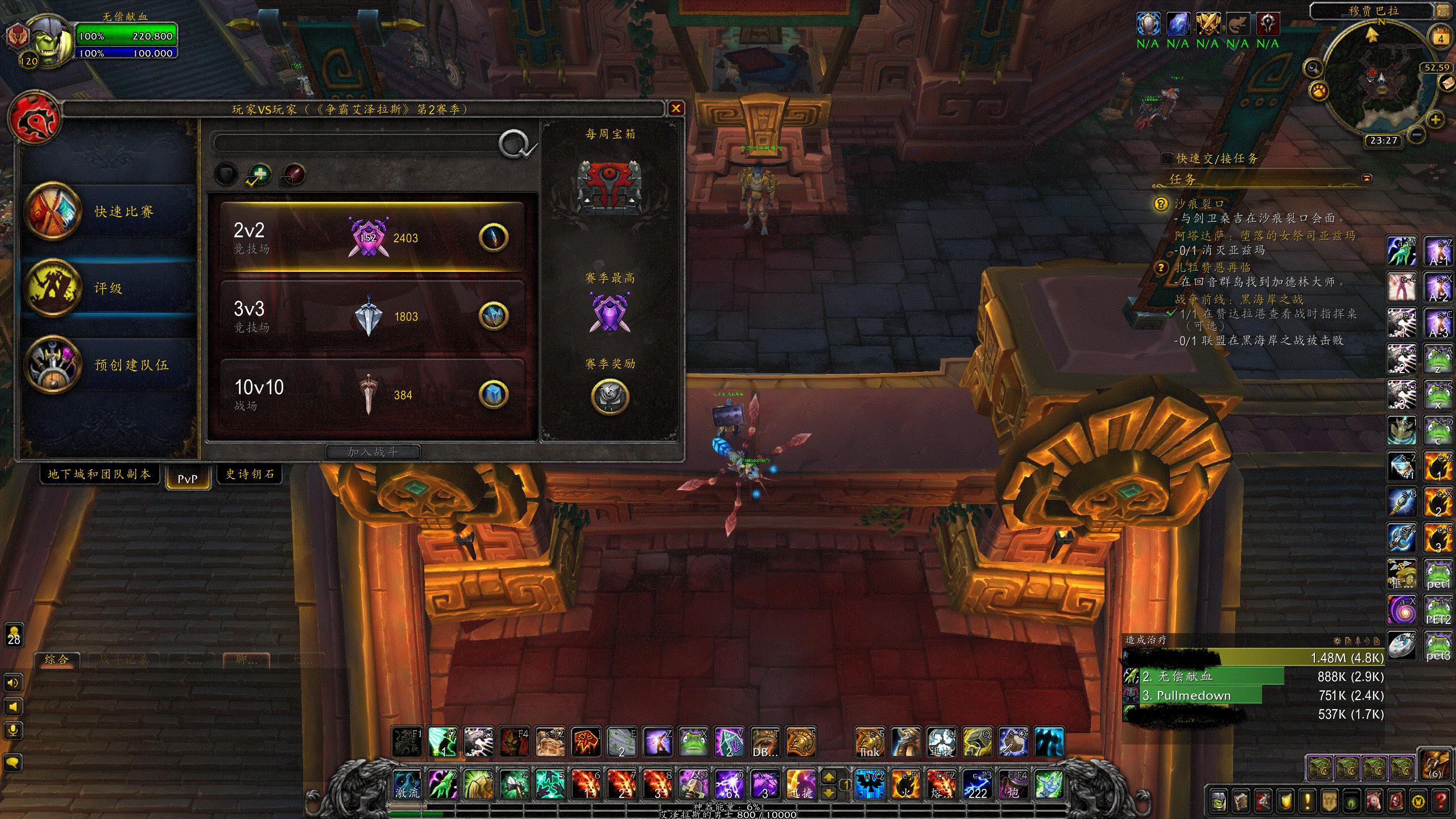Switch to the 史诗钥石 mythic keystone tab
Screen dimensions: 1456x819
250,474
